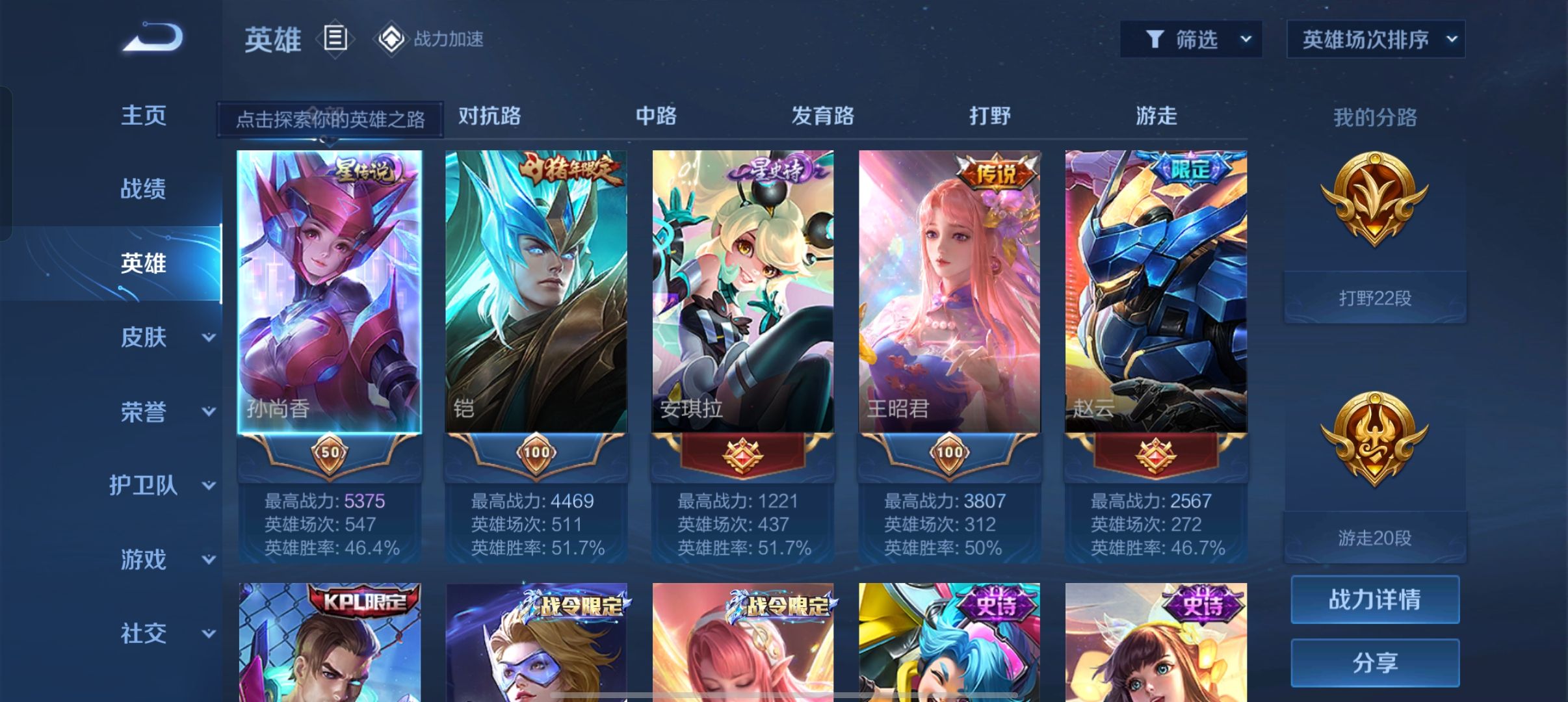Open the 王昭君 hero card
Screen dimensions: 1568x702
[949, 292]
